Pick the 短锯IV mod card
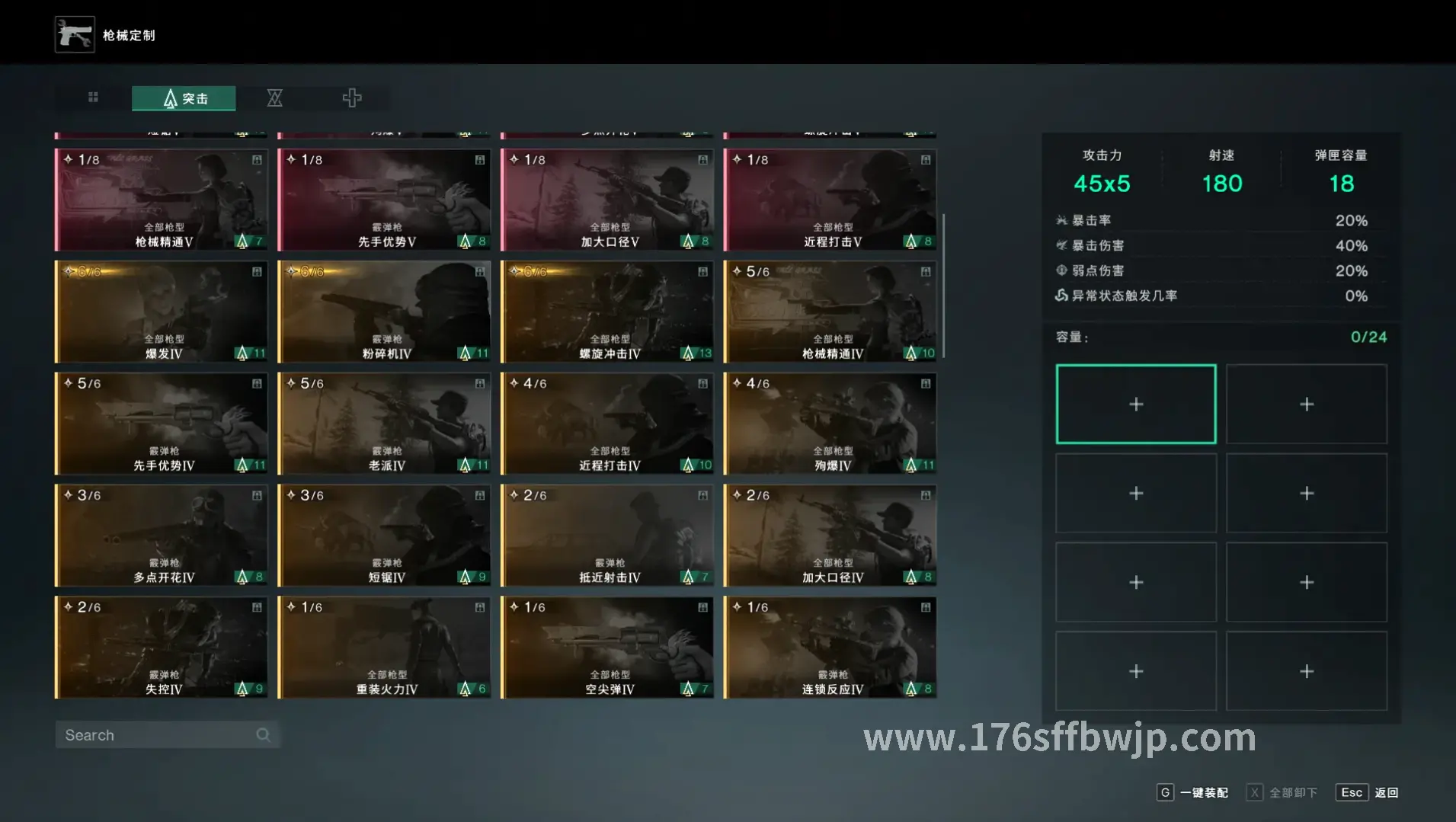Viewport: 1456px width, 822px height. pyautogui.click(x=385, y=536)
